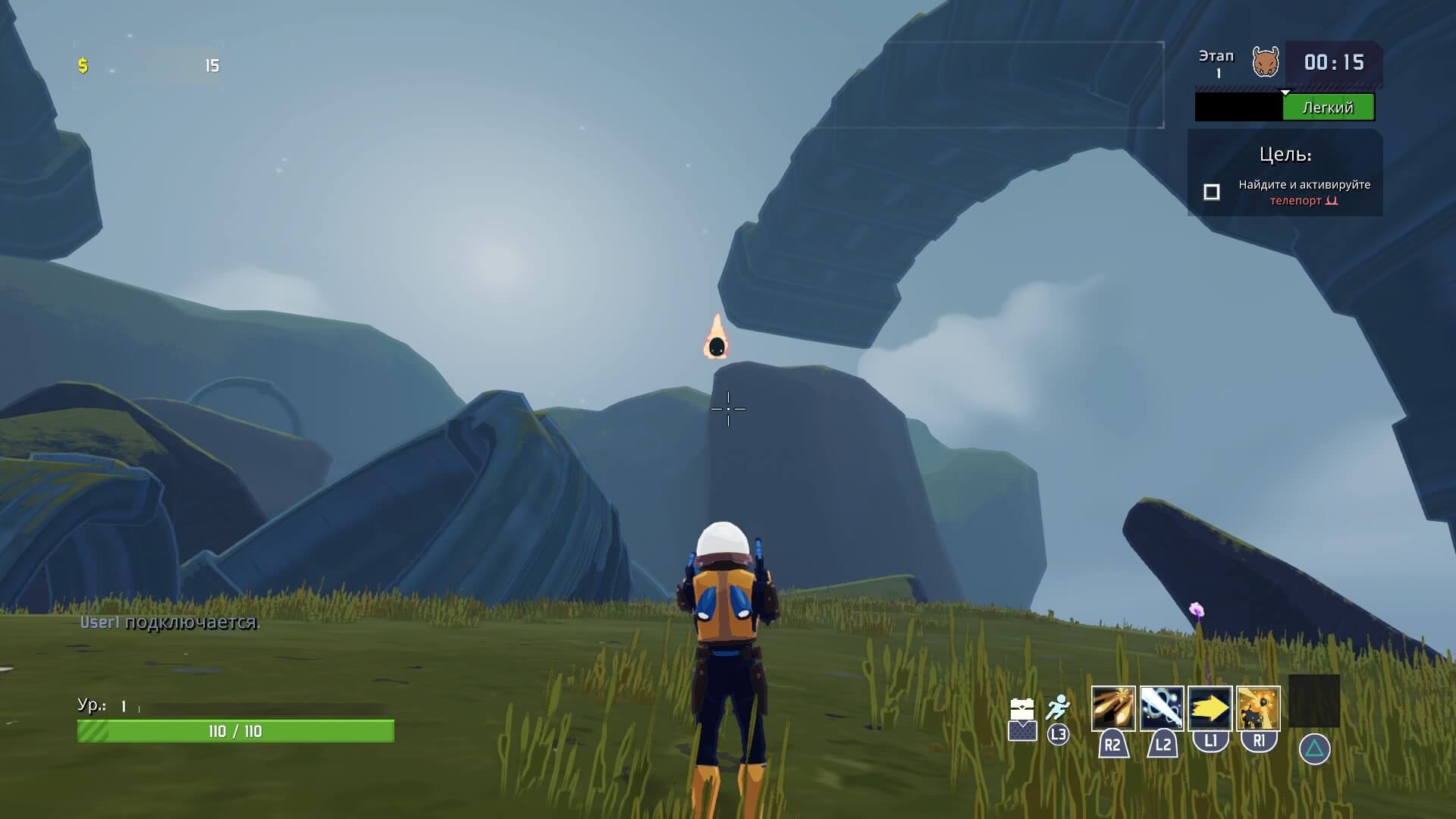This screenshot has width=1456, height=819.
Task: Use the Phase Round piercing shot skill
Action: 1161,708
